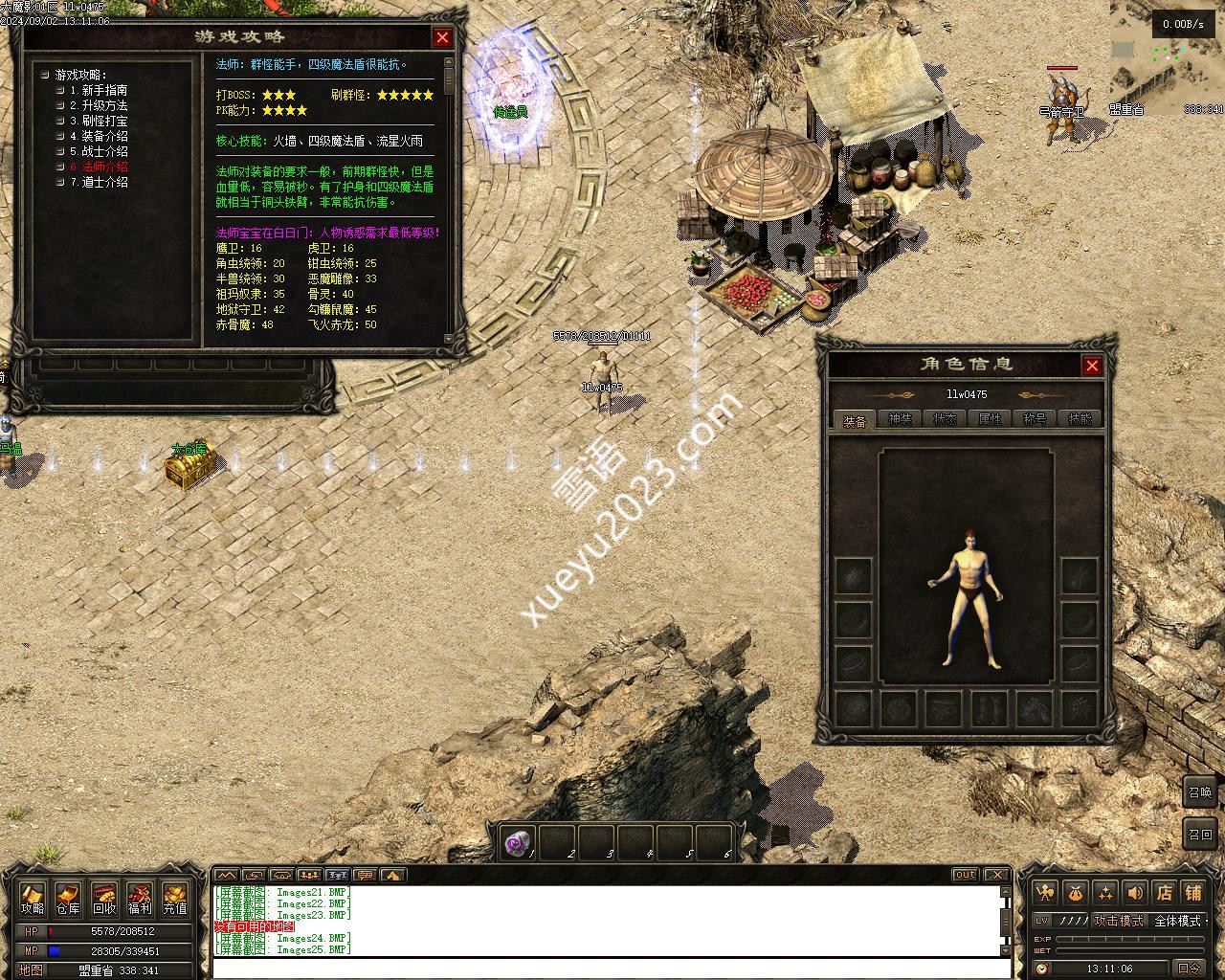Open the 充值 recharge menu

(x=175, y=899)
